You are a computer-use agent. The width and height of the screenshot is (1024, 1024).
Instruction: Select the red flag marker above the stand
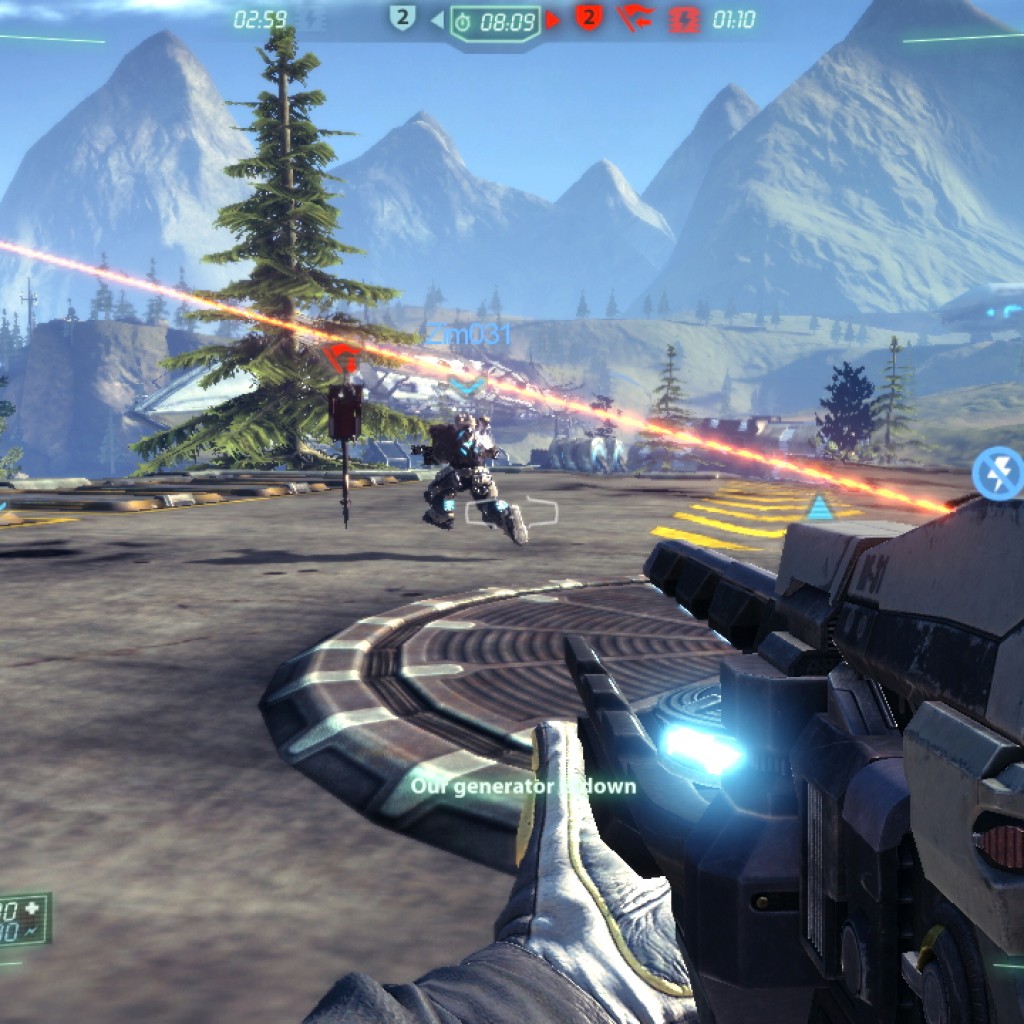(x=343, y=357)
